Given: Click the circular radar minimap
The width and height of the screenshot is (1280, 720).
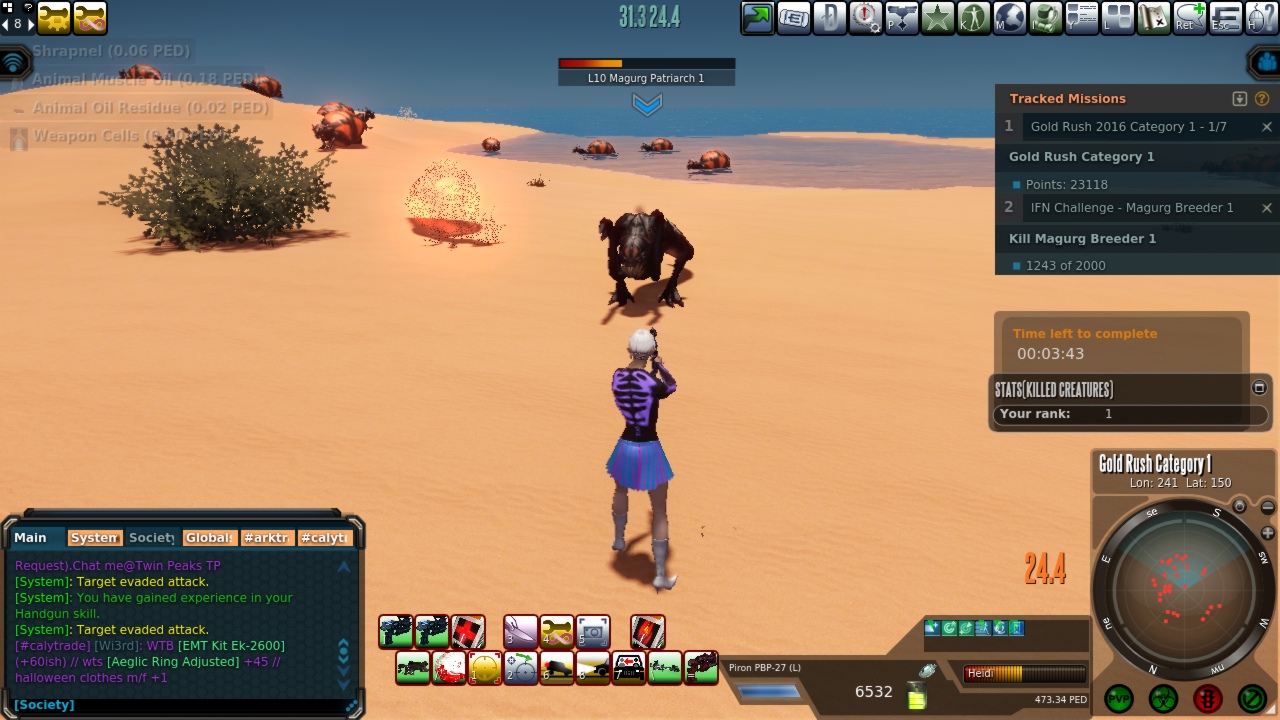Looking at the screenshot, I should pos(1183,590).
